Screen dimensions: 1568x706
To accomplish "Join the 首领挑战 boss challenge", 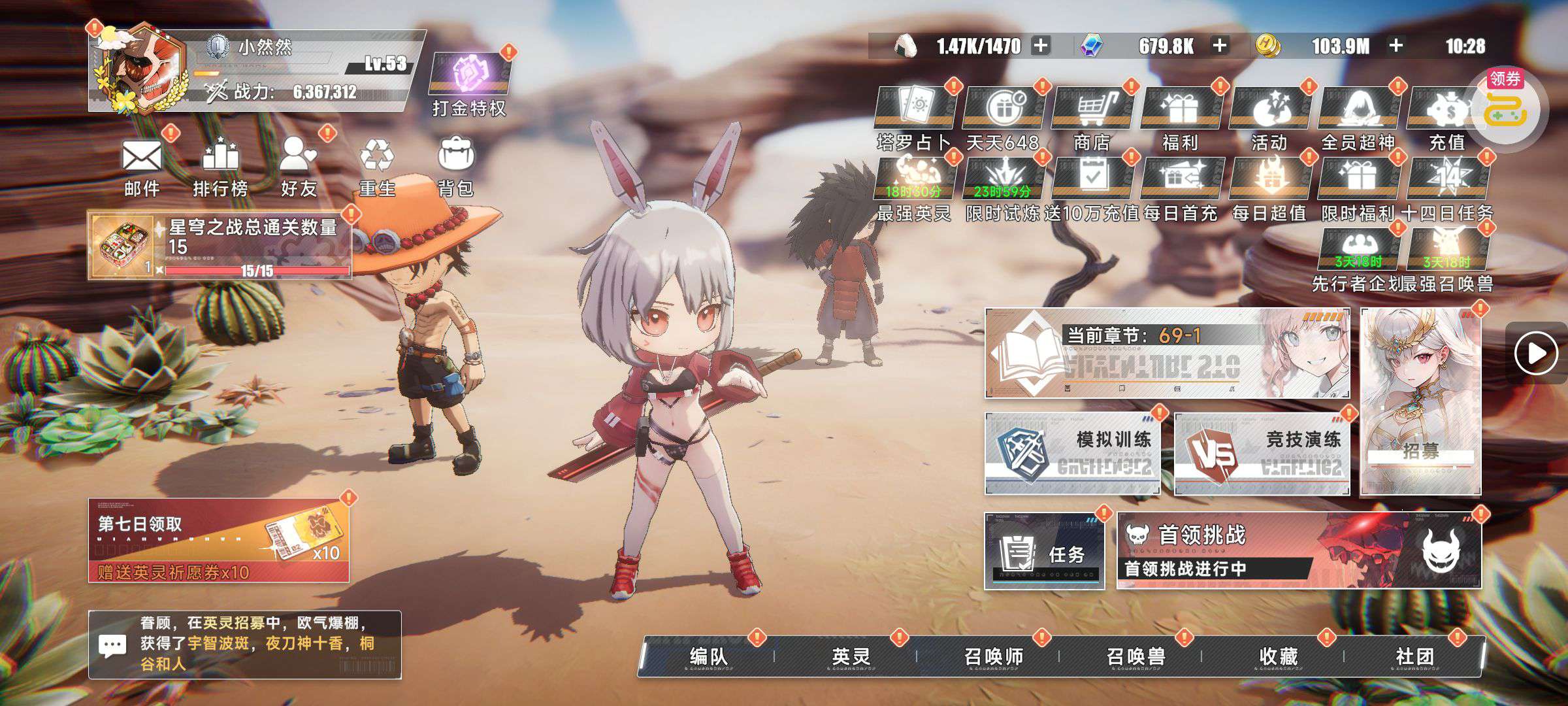I will (1298, 551).
